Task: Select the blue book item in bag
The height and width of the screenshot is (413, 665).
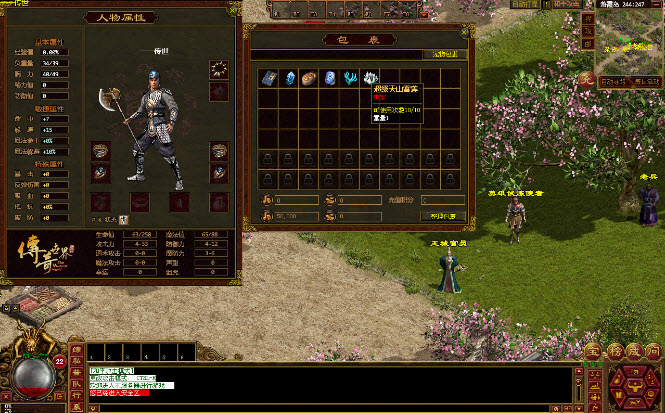Action: coord(269,78)
